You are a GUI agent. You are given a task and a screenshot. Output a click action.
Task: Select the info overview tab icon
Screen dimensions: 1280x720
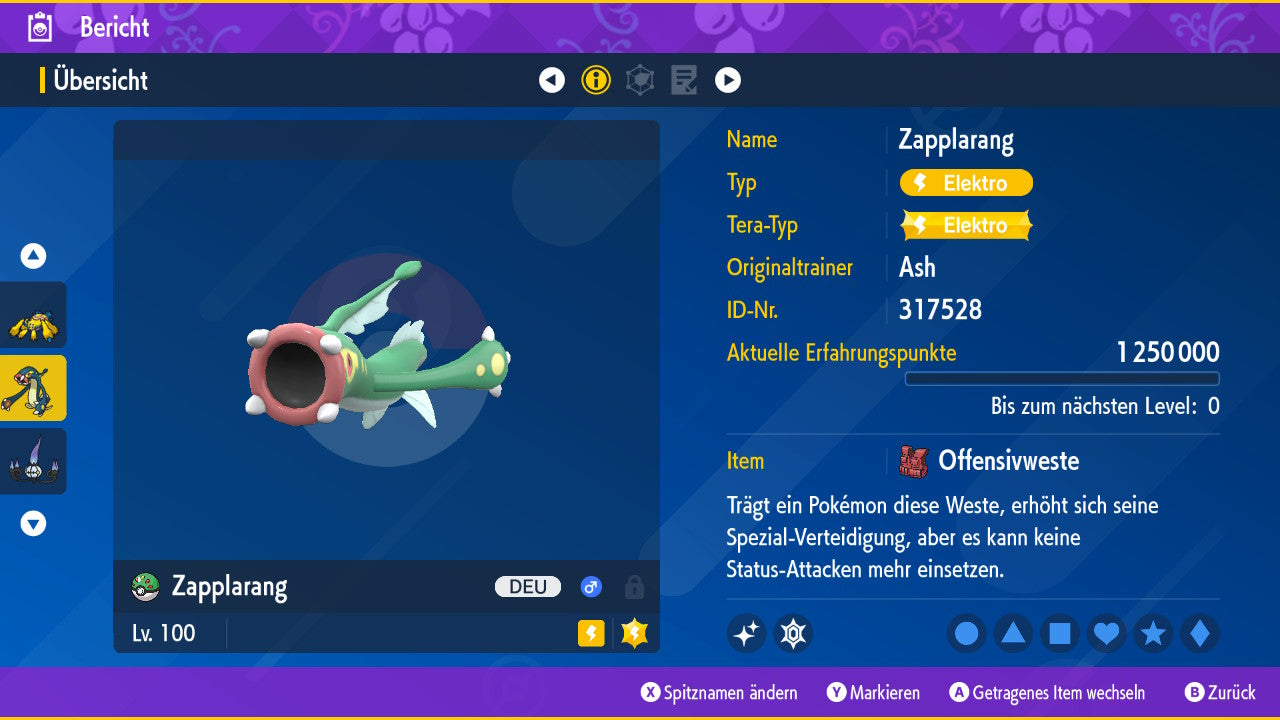pyautogui.click(x=596, y=80)
